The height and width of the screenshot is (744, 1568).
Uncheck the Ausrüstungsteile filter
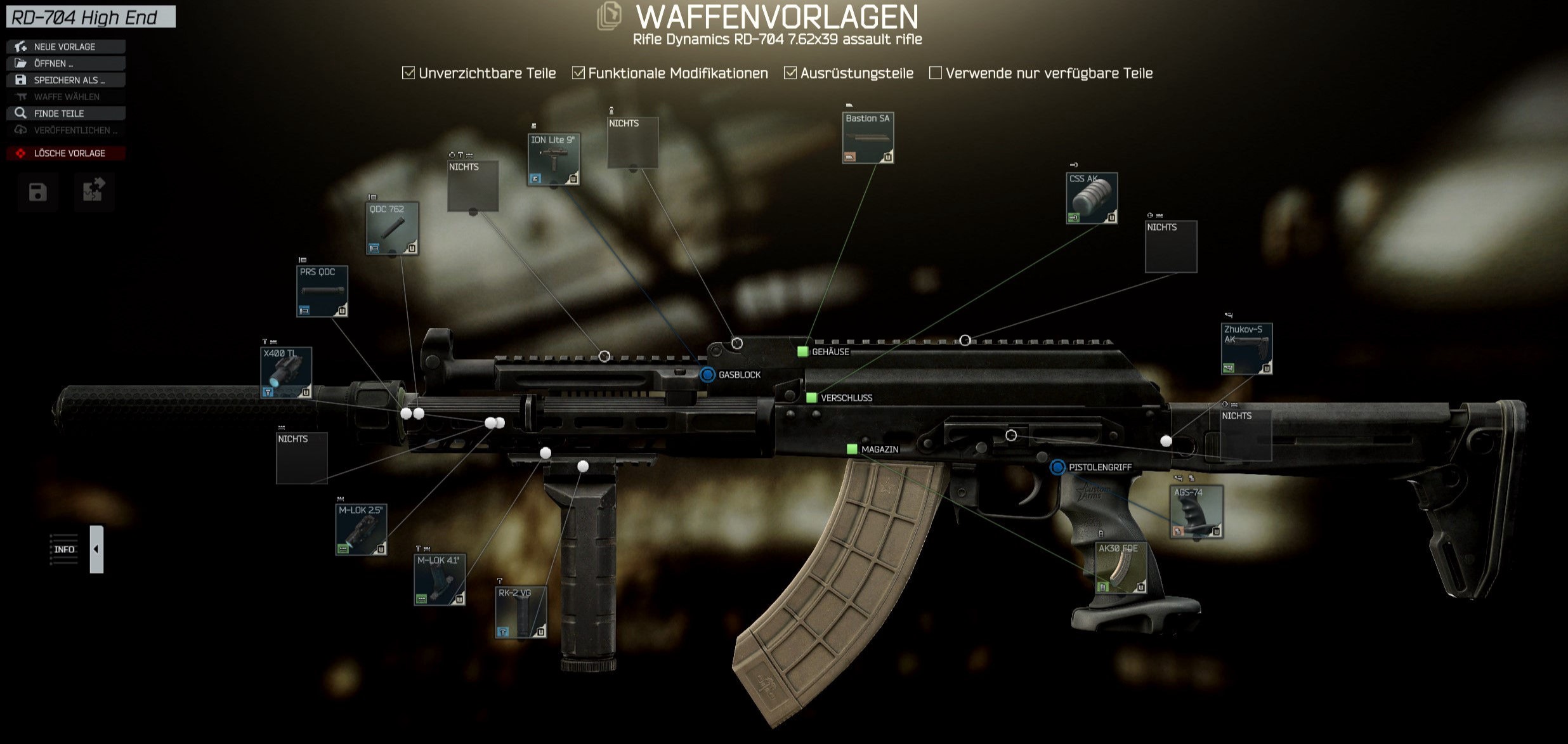790,73
